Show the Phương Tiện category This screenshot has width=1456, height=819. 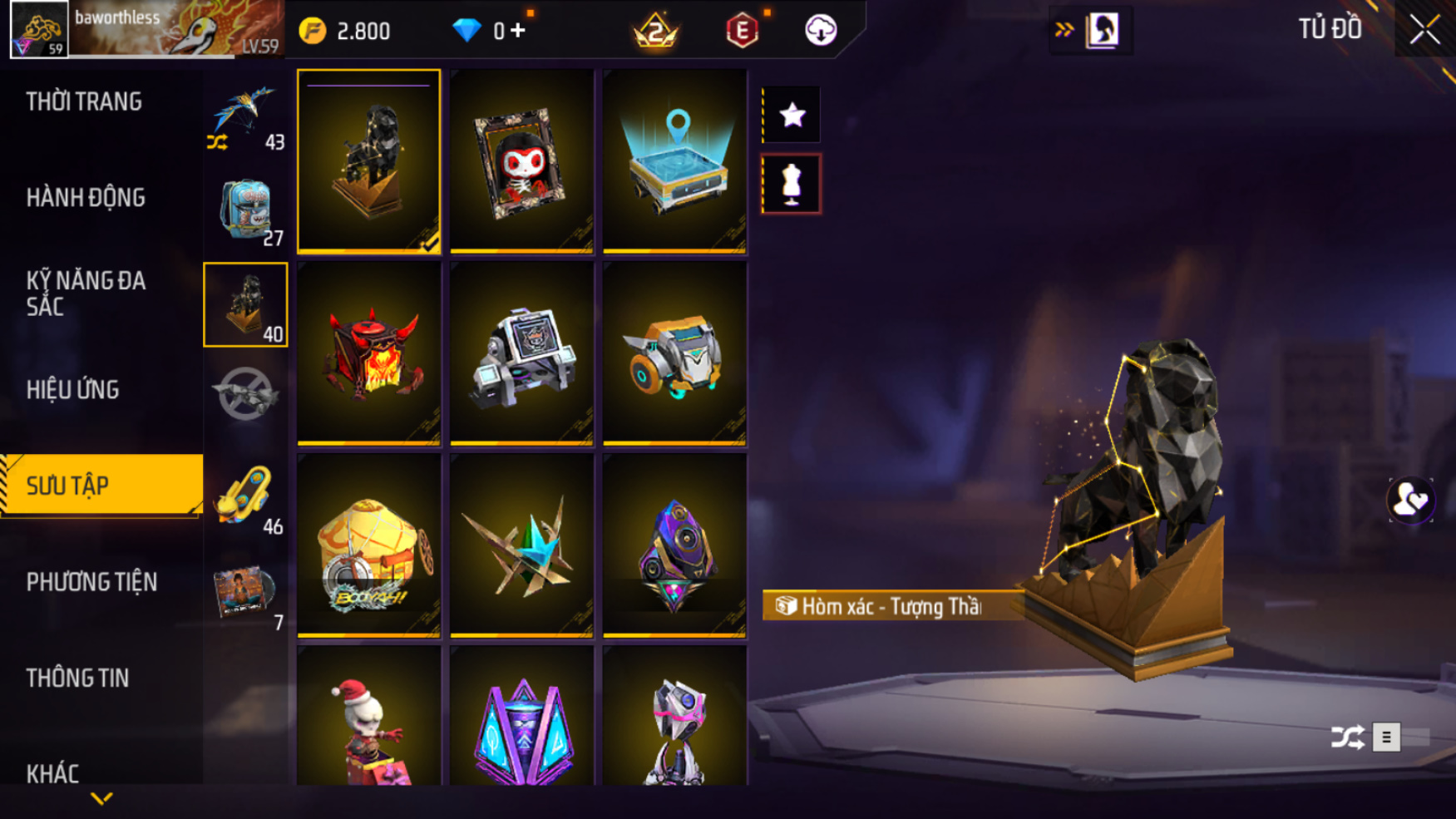coord(91,582)
